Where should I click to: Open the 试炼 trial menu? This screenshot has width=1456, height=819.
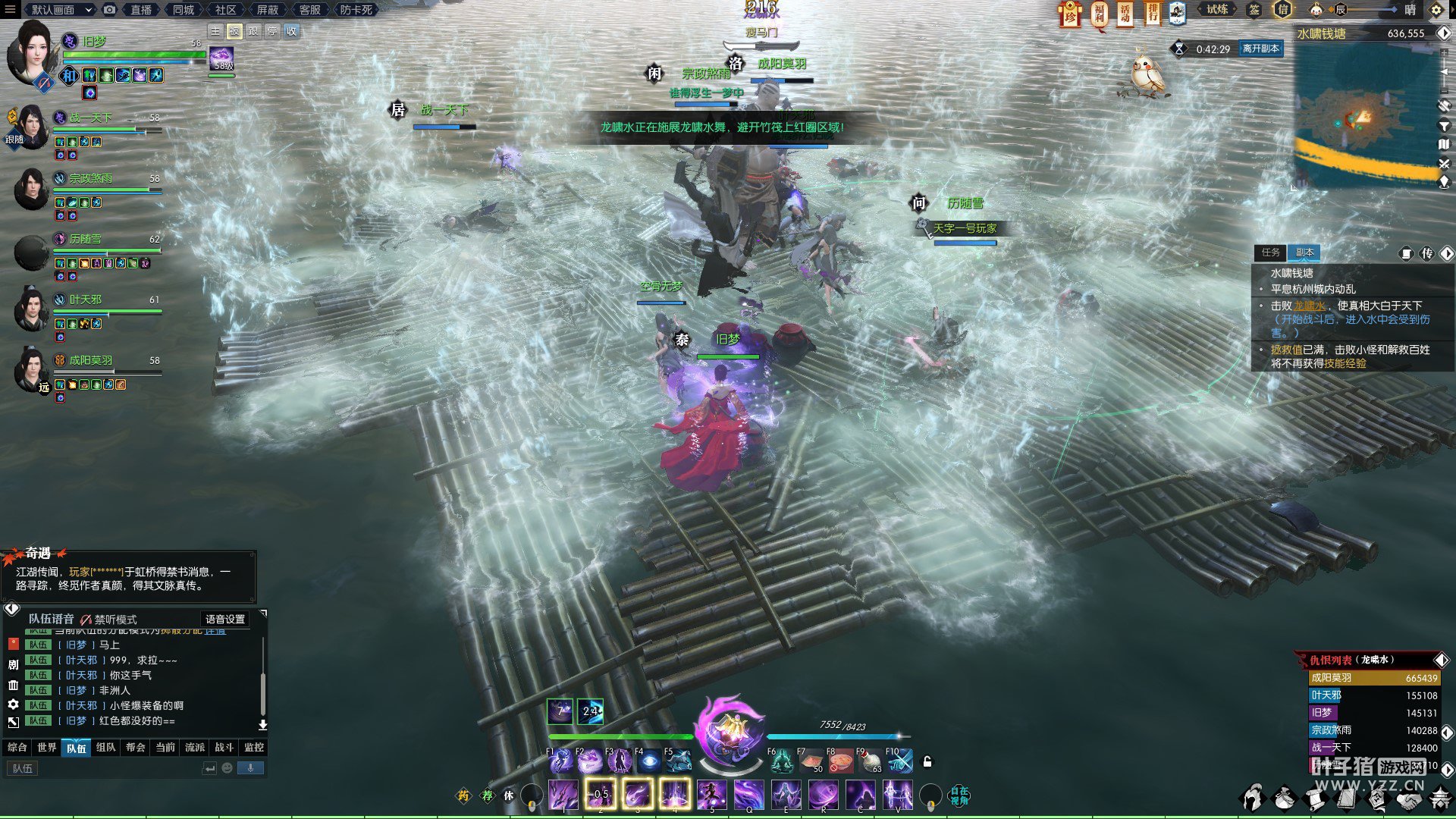click(x=1217, y=10)
